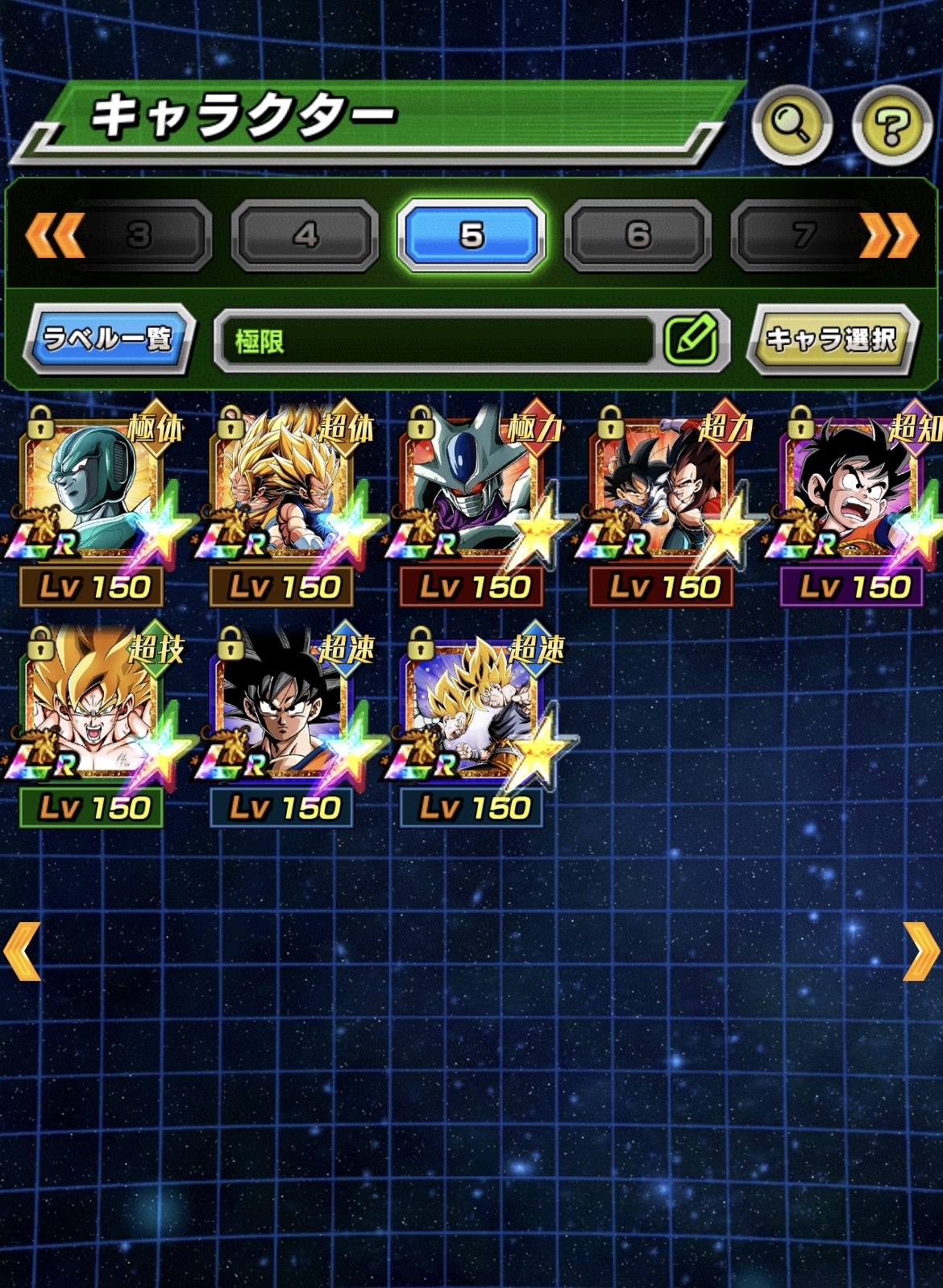Switch to label page 4
The width and height of the screenshot is (943, 1288).
[305, 235]
